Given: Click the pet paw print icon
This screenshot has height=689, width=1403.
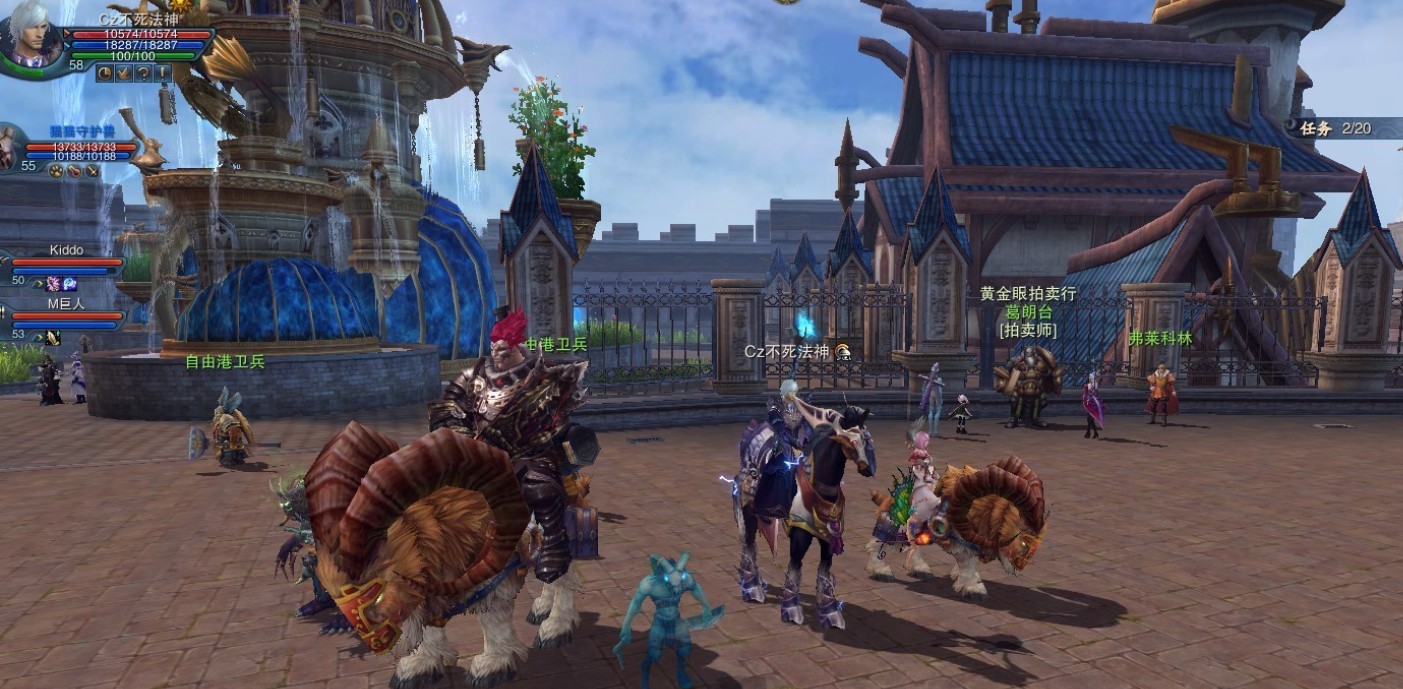Looking at the screenshot, I should point(56,171).
